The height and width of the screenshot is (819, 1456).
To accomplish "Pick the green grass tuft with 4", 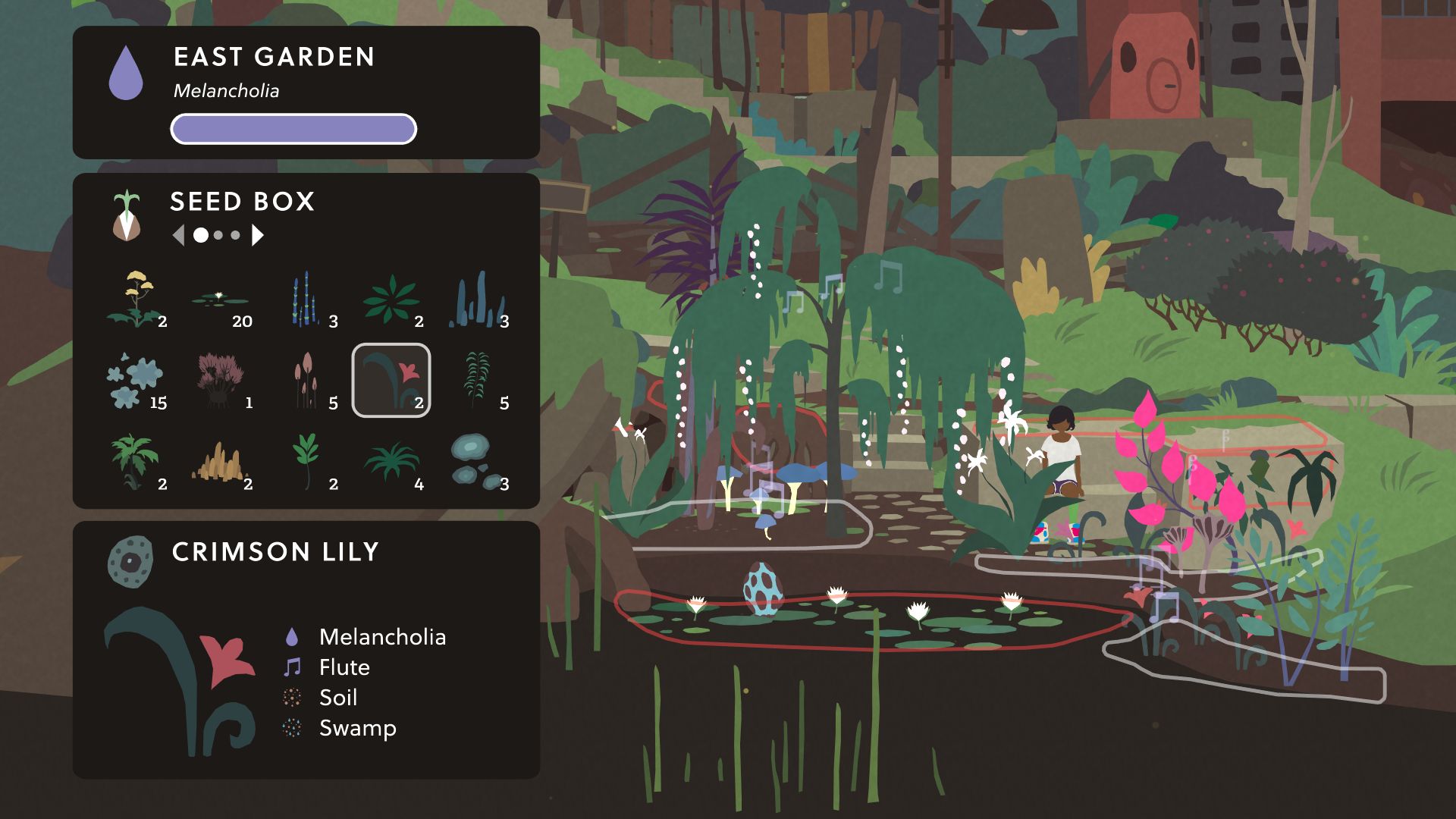I will click(393, 462).
